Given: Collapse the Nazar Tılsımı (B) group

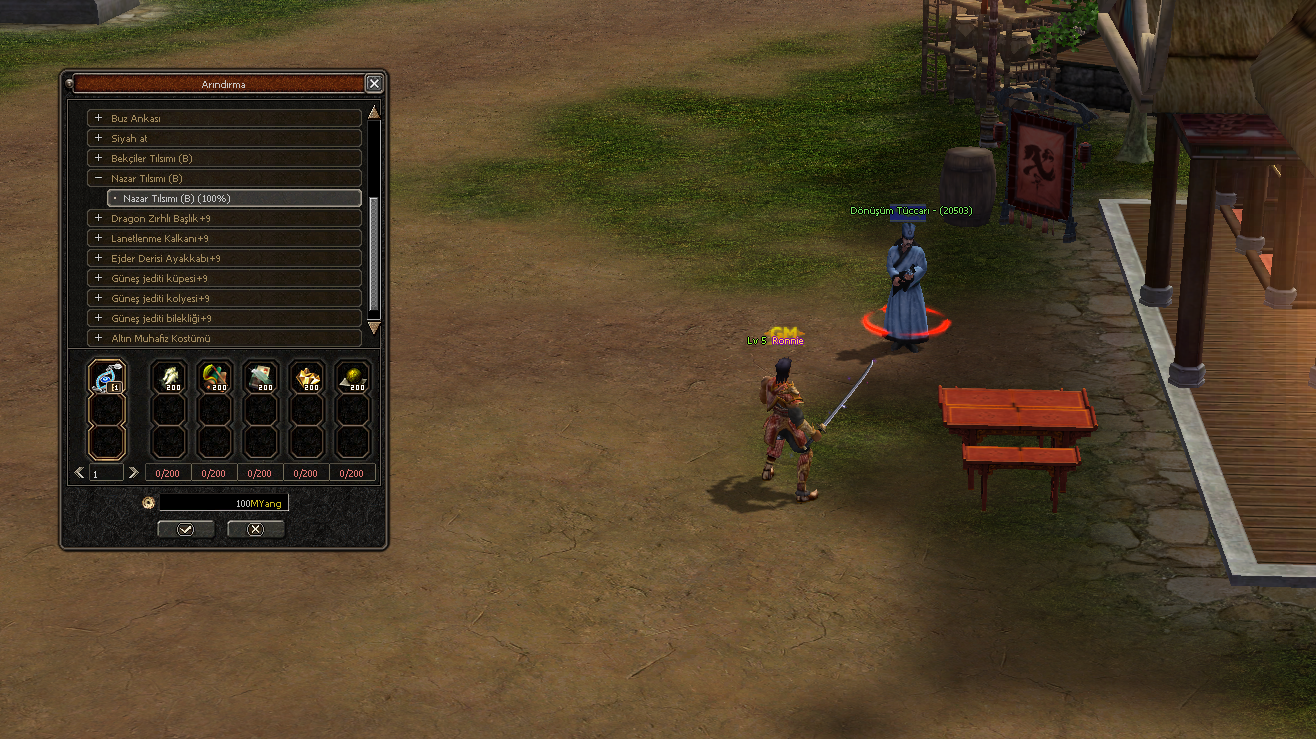Looking at the screenshot, I should tap(98, 178).
